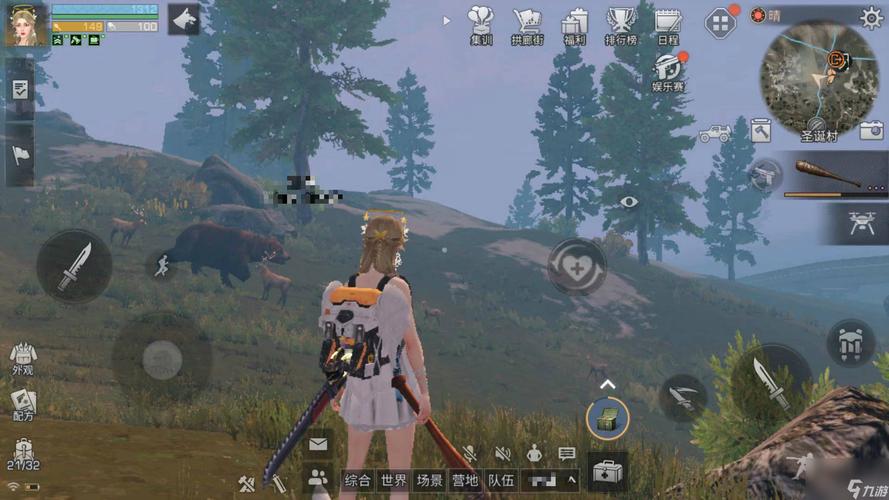Open the 拱廊街 arcade shop
The width and height of the screenshot is (889, 500).
[x=527, y=26]
